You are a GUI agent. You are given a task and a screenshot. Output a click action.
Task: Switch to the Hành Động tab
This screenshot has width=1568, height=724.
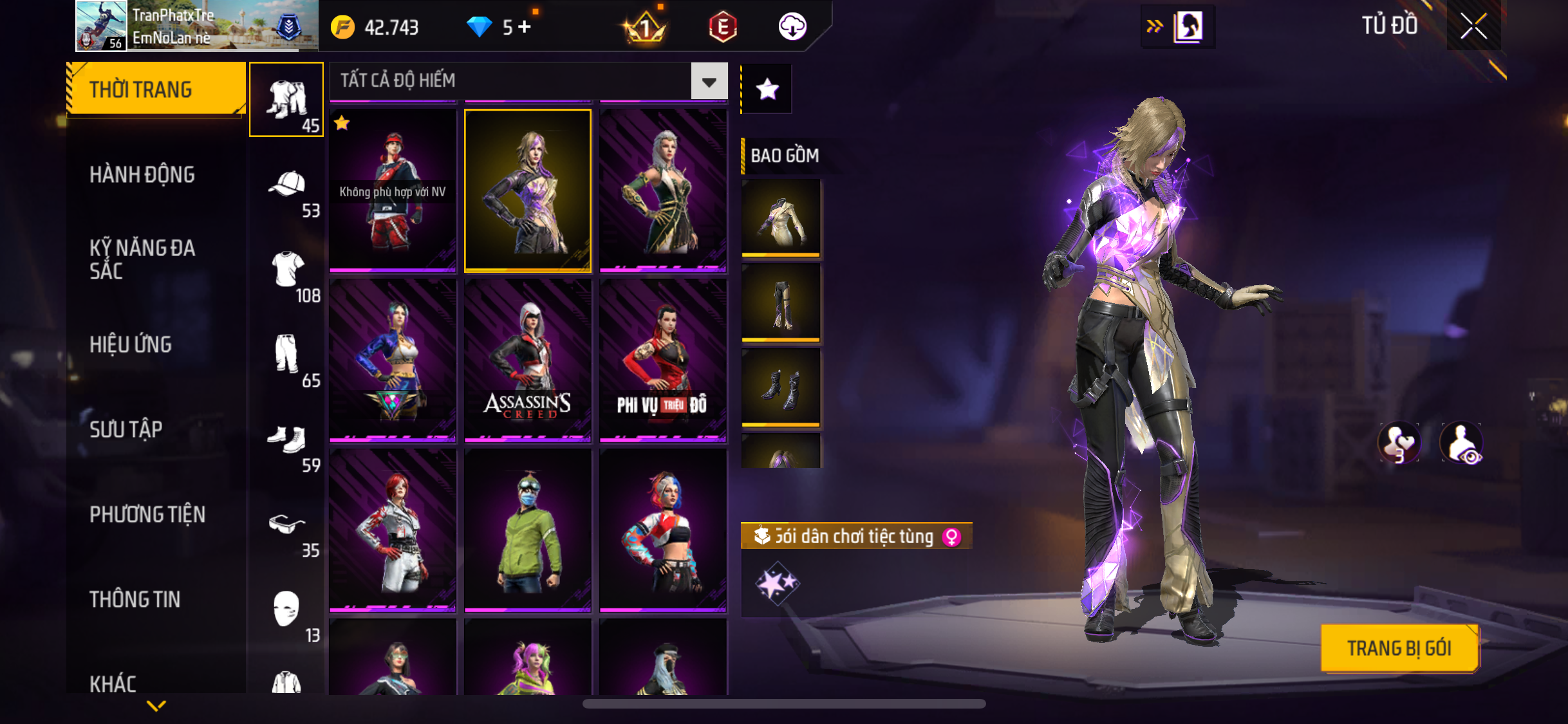tap(142, 174)
